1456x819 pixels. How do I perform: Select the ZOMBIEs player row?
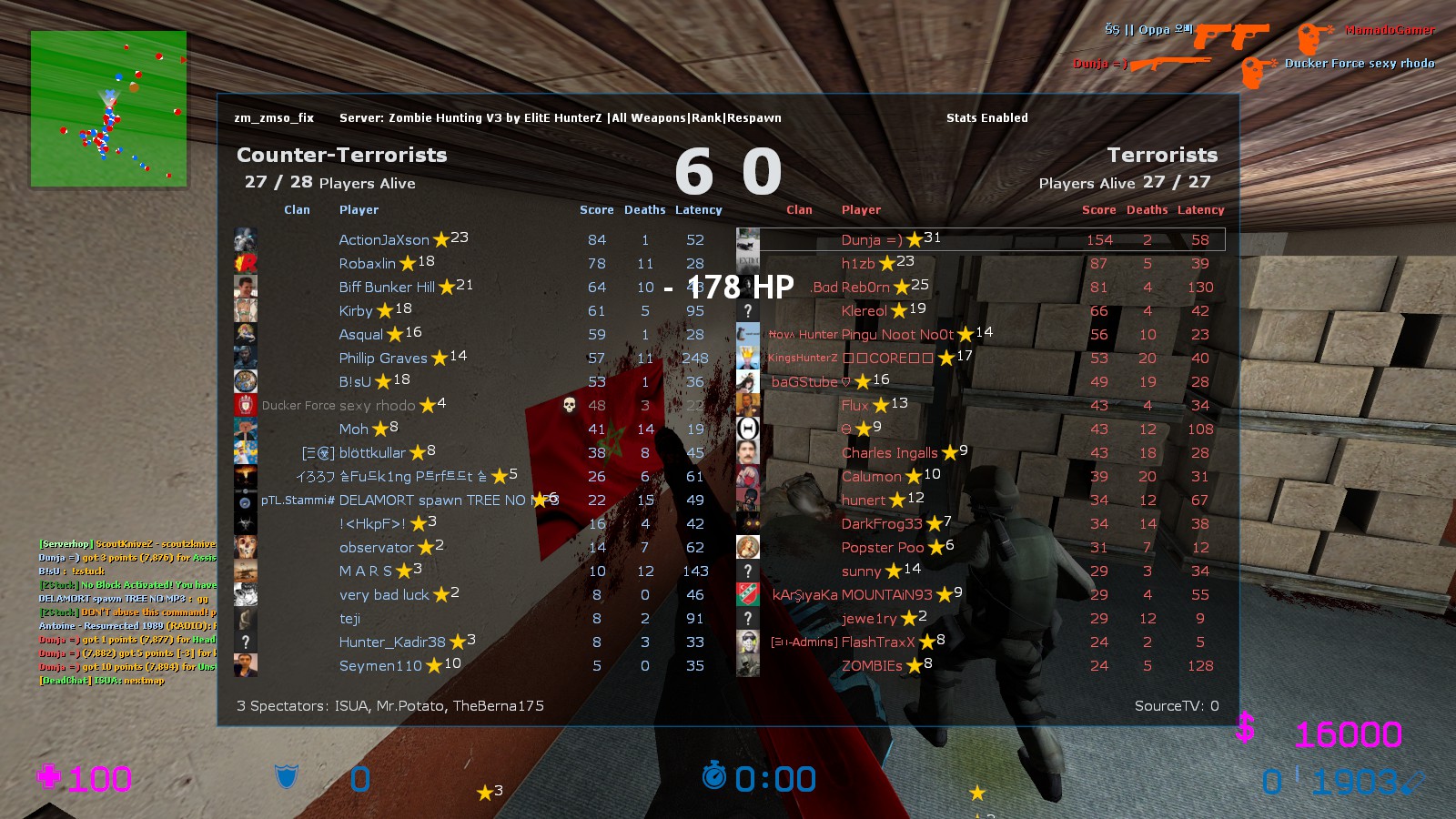(872, 665)
